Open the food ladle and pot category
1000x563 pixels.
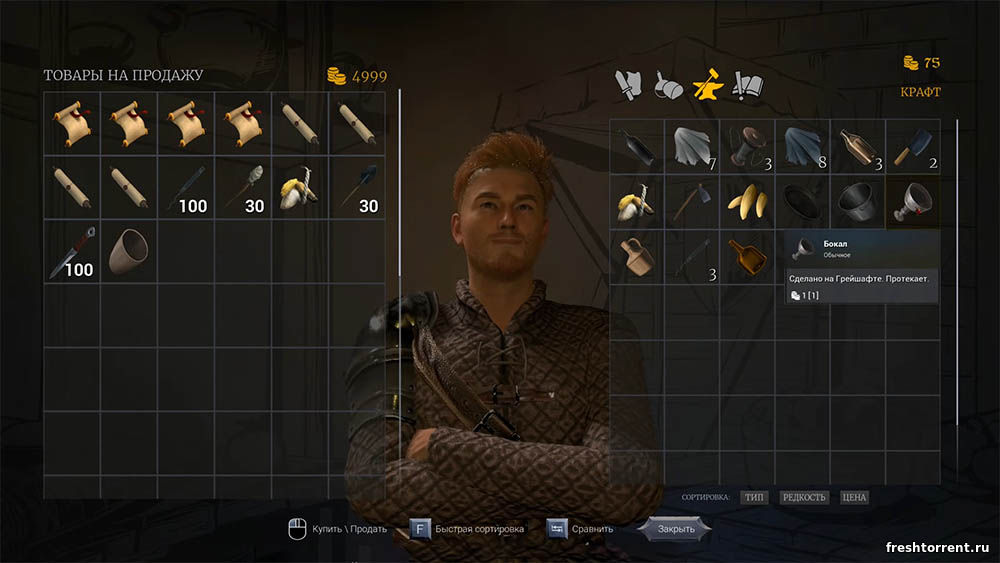click(667, 86)
